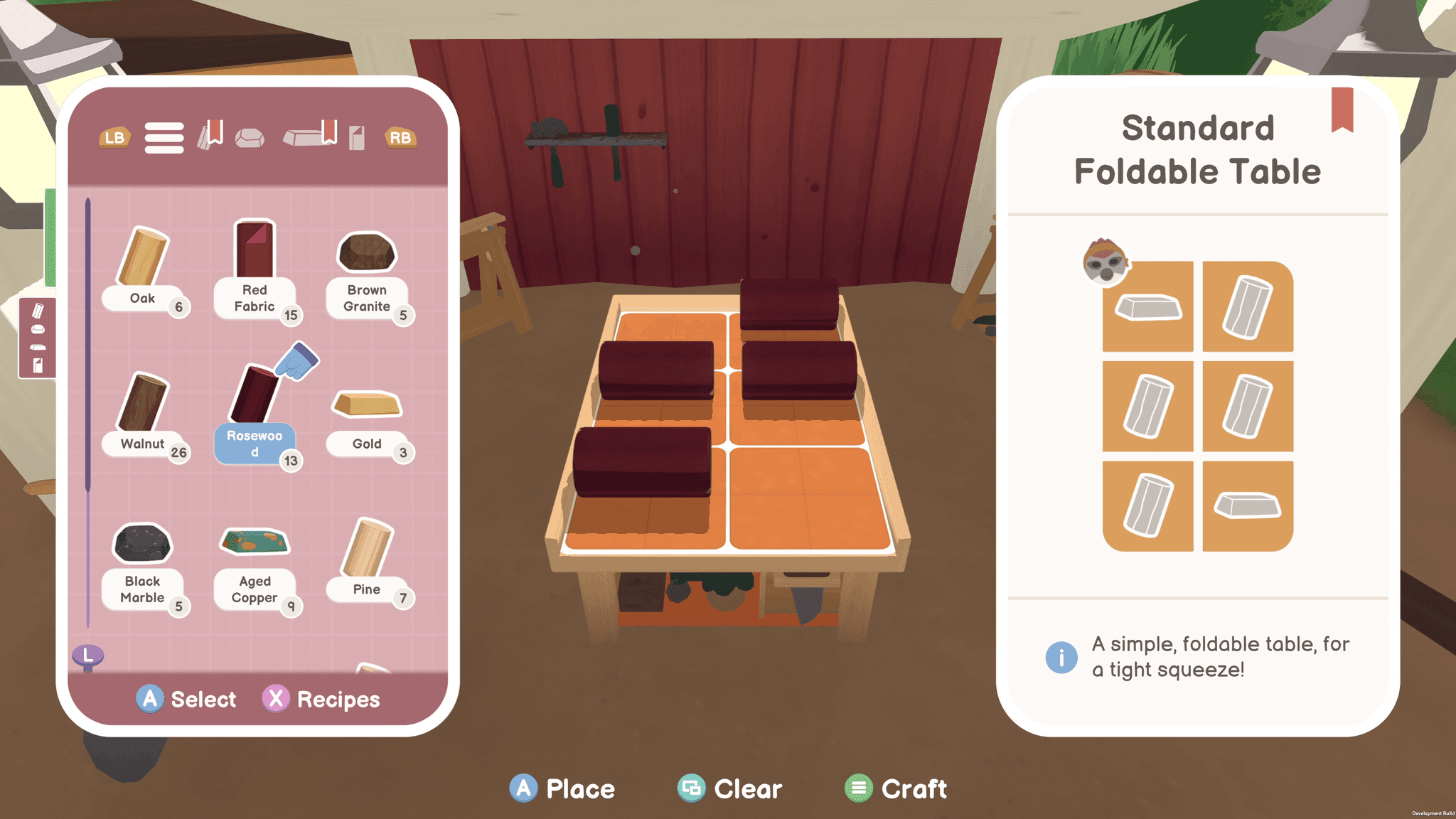
Task: Open the all-materials list view
Action: (x=164, y=137)
